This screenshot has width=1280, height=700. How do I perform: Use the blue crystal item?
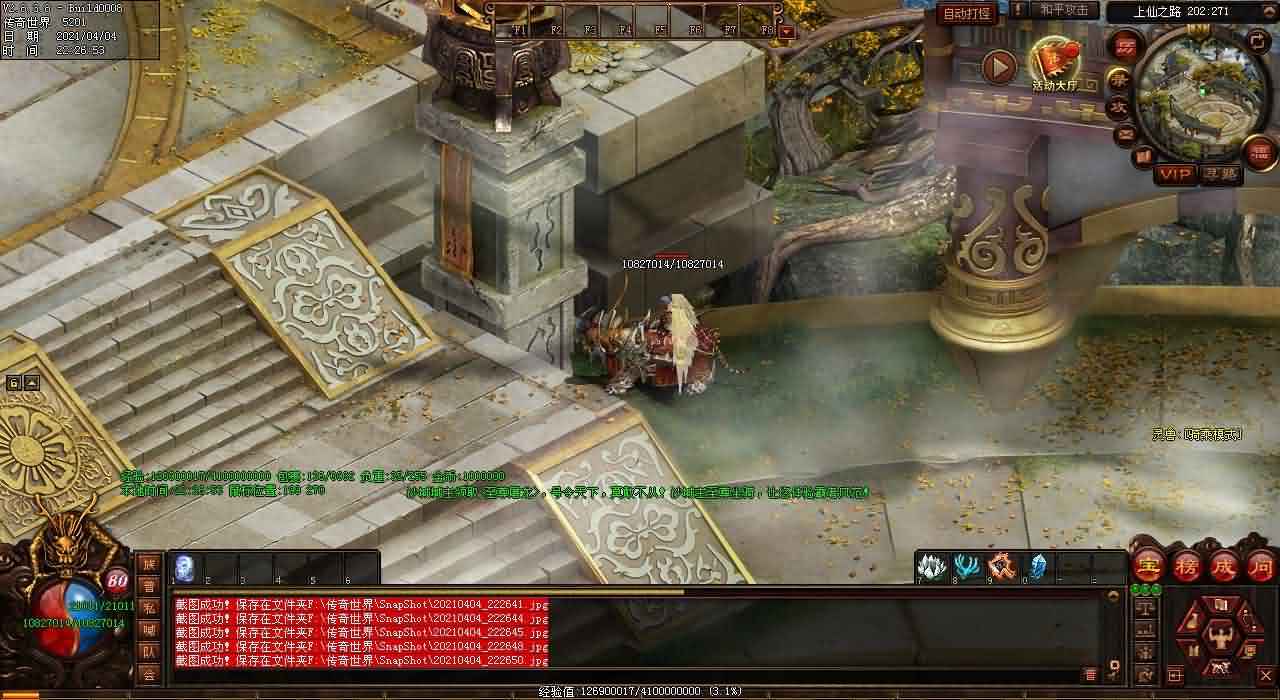click(1037, 567)
